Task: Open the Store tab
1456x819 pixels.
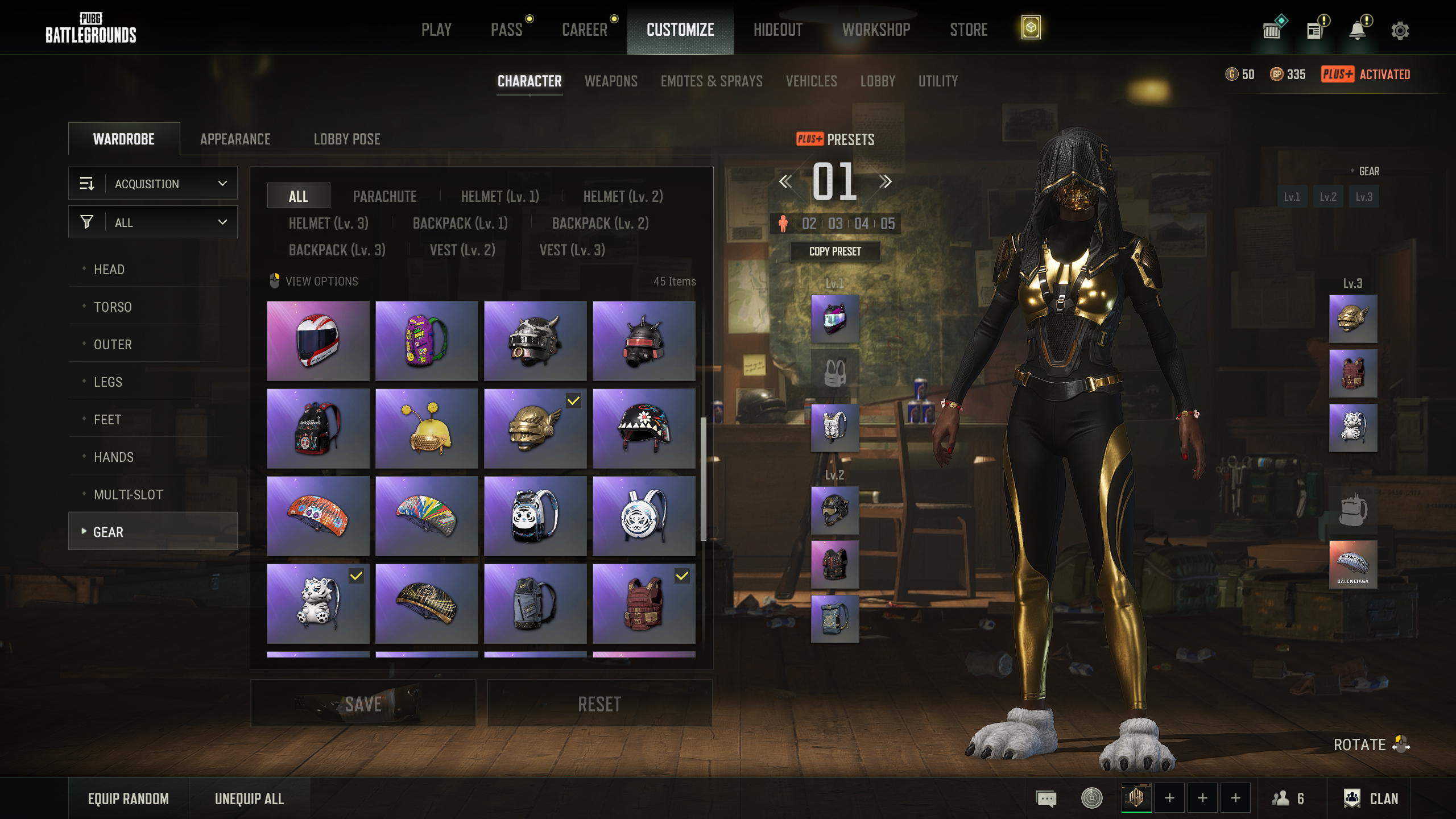Action: (x=968, y=30)
